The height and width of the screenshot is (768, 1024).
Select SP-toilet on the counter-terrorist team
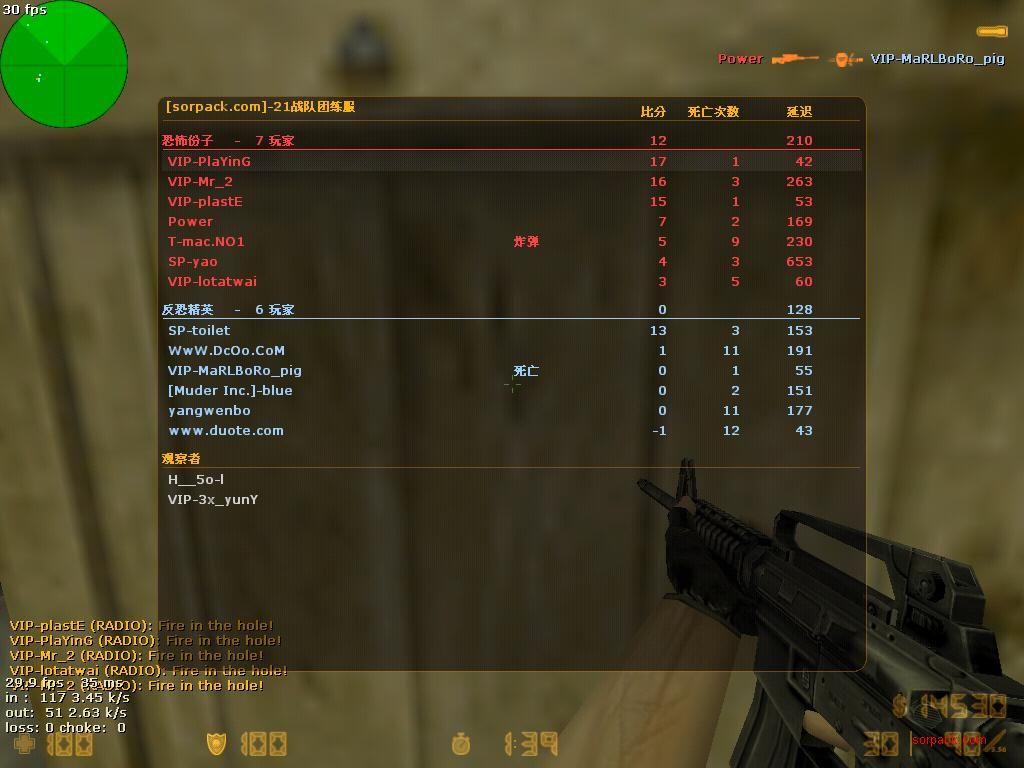pos(199,330)
